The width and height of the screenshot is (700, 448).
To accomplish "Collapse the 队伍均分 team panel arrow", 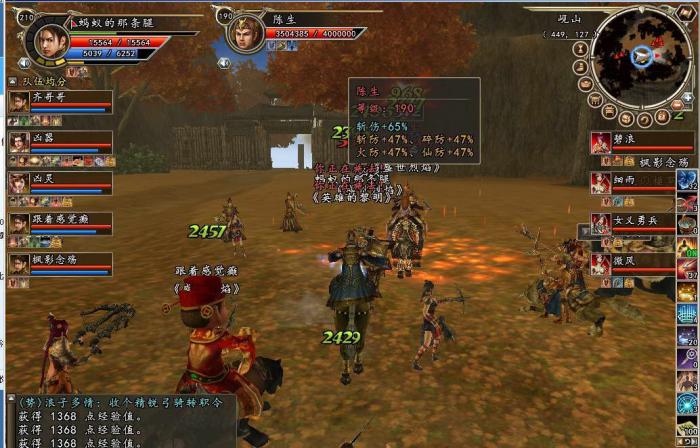I will (x=12, y=81).
